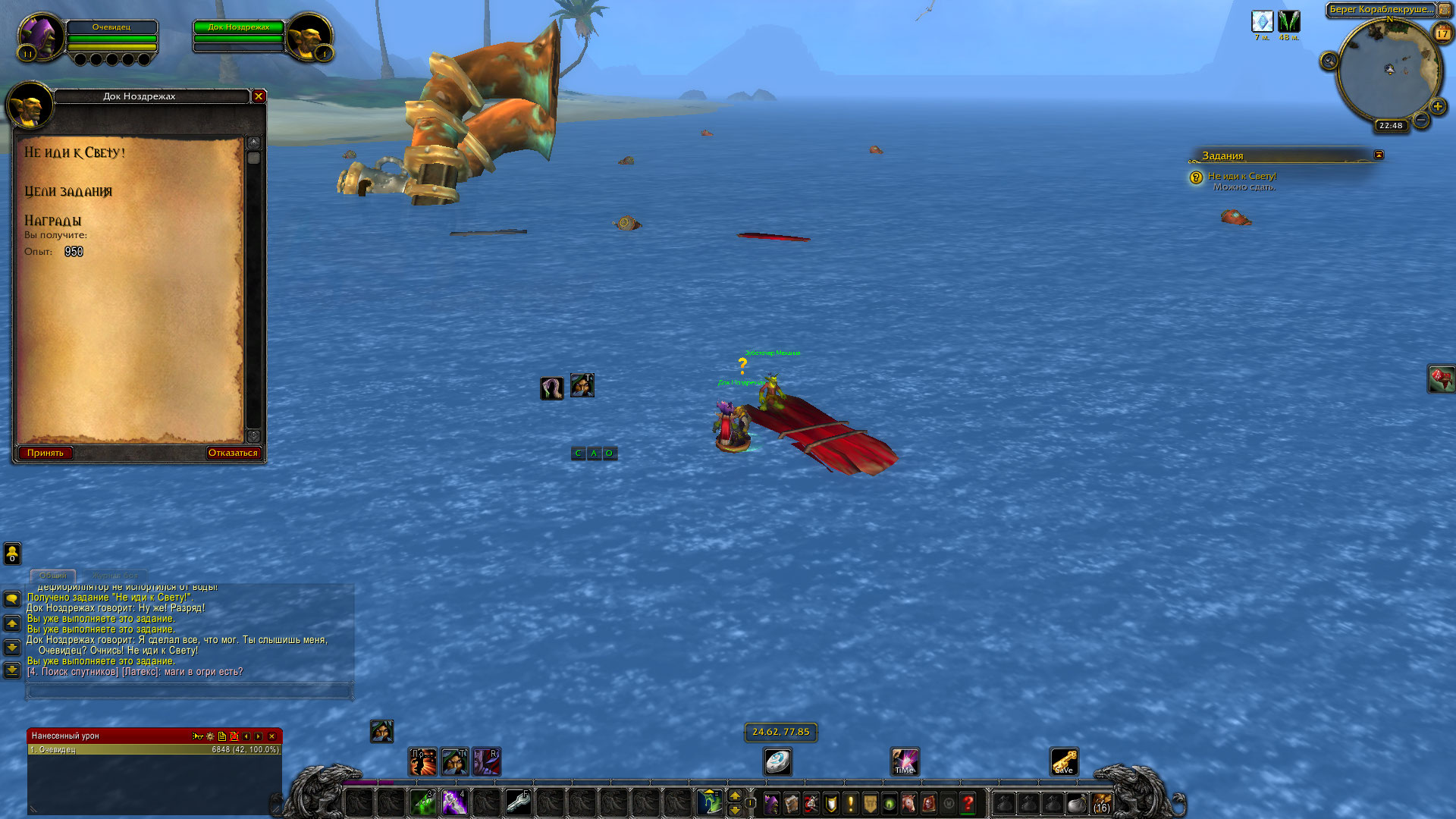The height and width of the screenshot is (819, 1456).
Task: Accept the quest with the Принять button
Action: click(x=45, y=453)
